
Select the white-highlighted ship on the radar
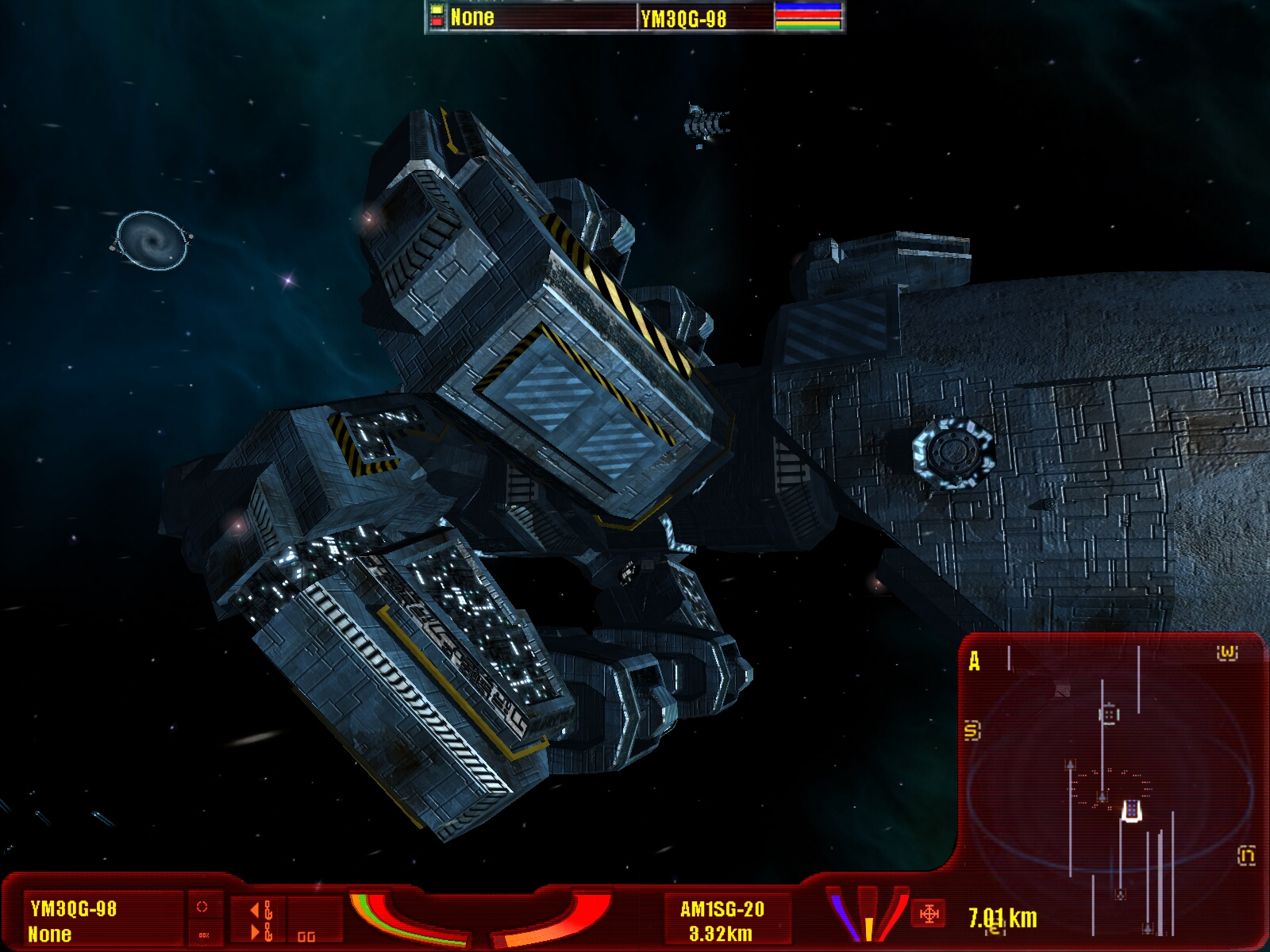click(1131, 811)
